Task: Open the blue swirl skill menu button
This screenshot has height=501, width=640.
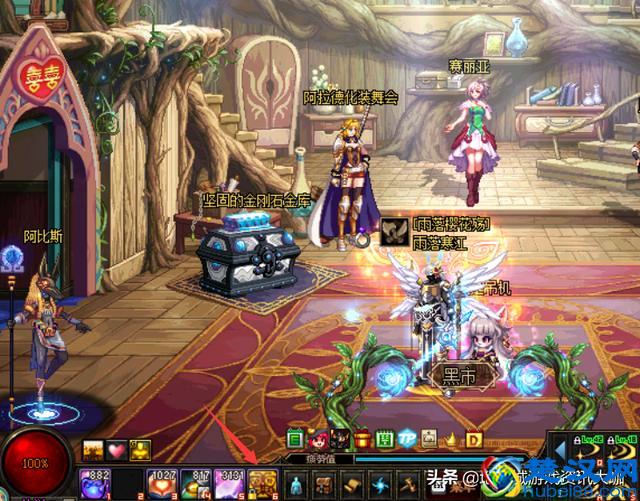Action: (x=380, y=482)
